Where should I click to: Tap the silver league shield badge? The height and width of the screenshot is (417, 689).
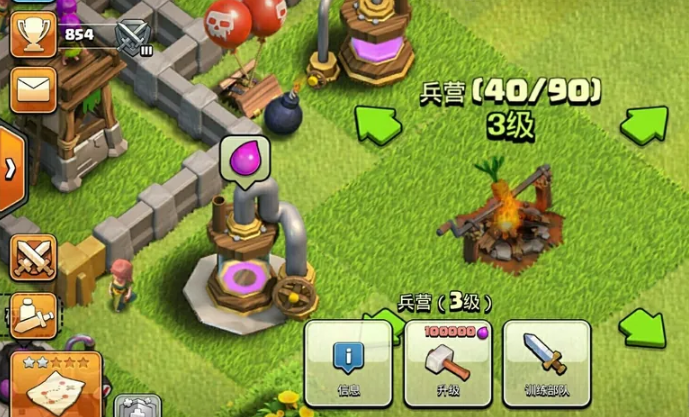(x=132, y=38)
